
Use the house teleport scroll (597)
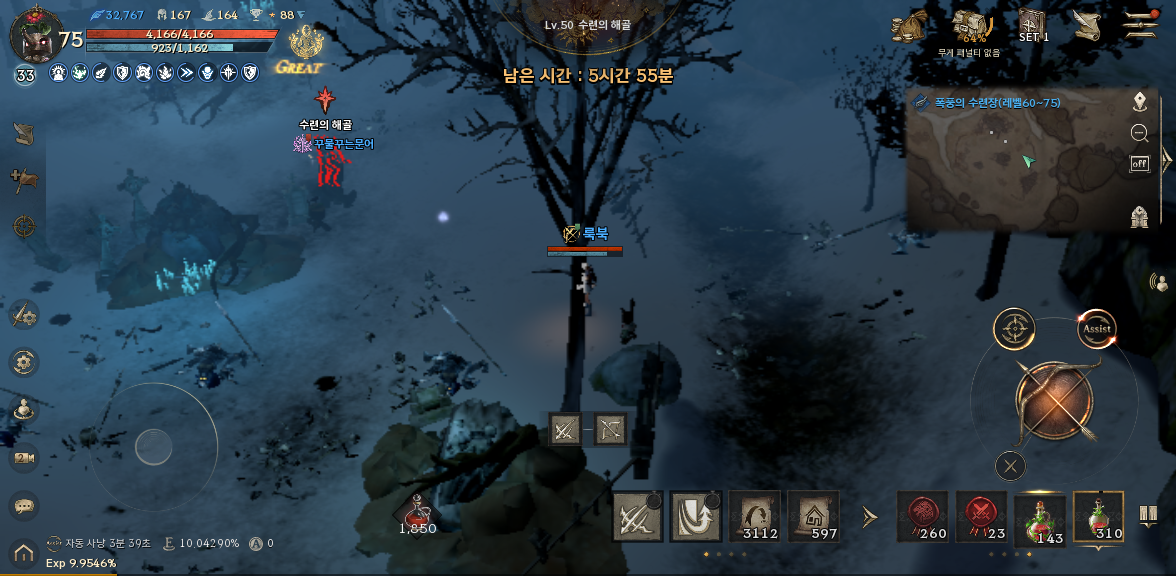click(x=813, y=517)
